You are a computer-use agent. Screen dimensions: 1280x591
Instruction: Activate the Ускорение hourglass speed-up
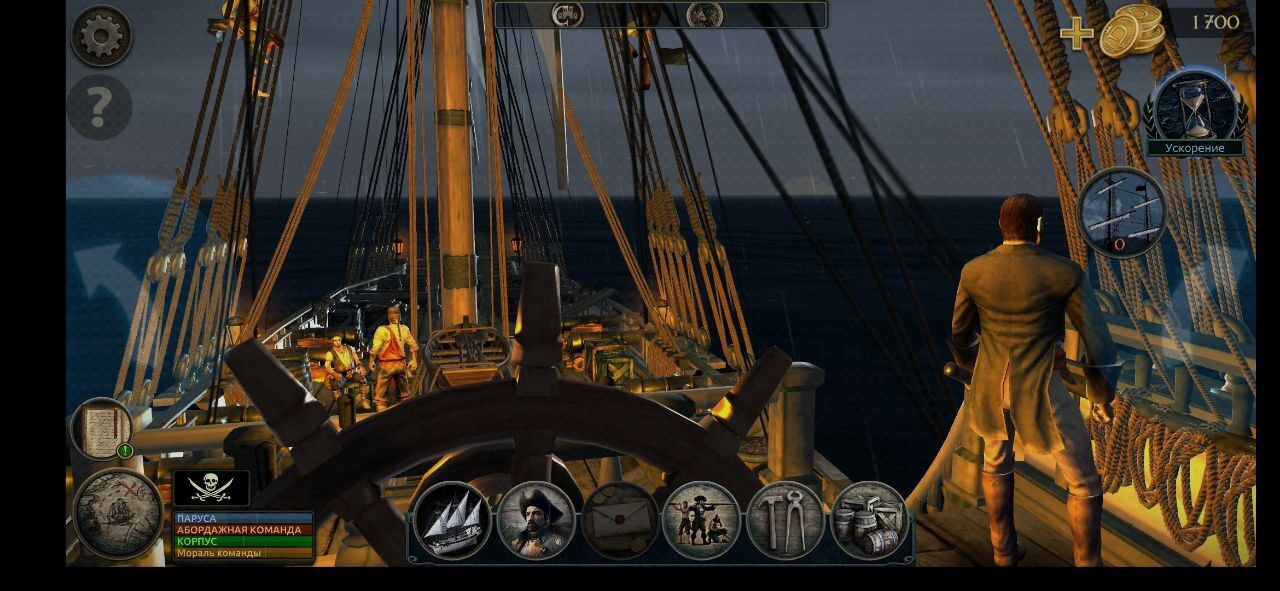(x=1196, y=110)
